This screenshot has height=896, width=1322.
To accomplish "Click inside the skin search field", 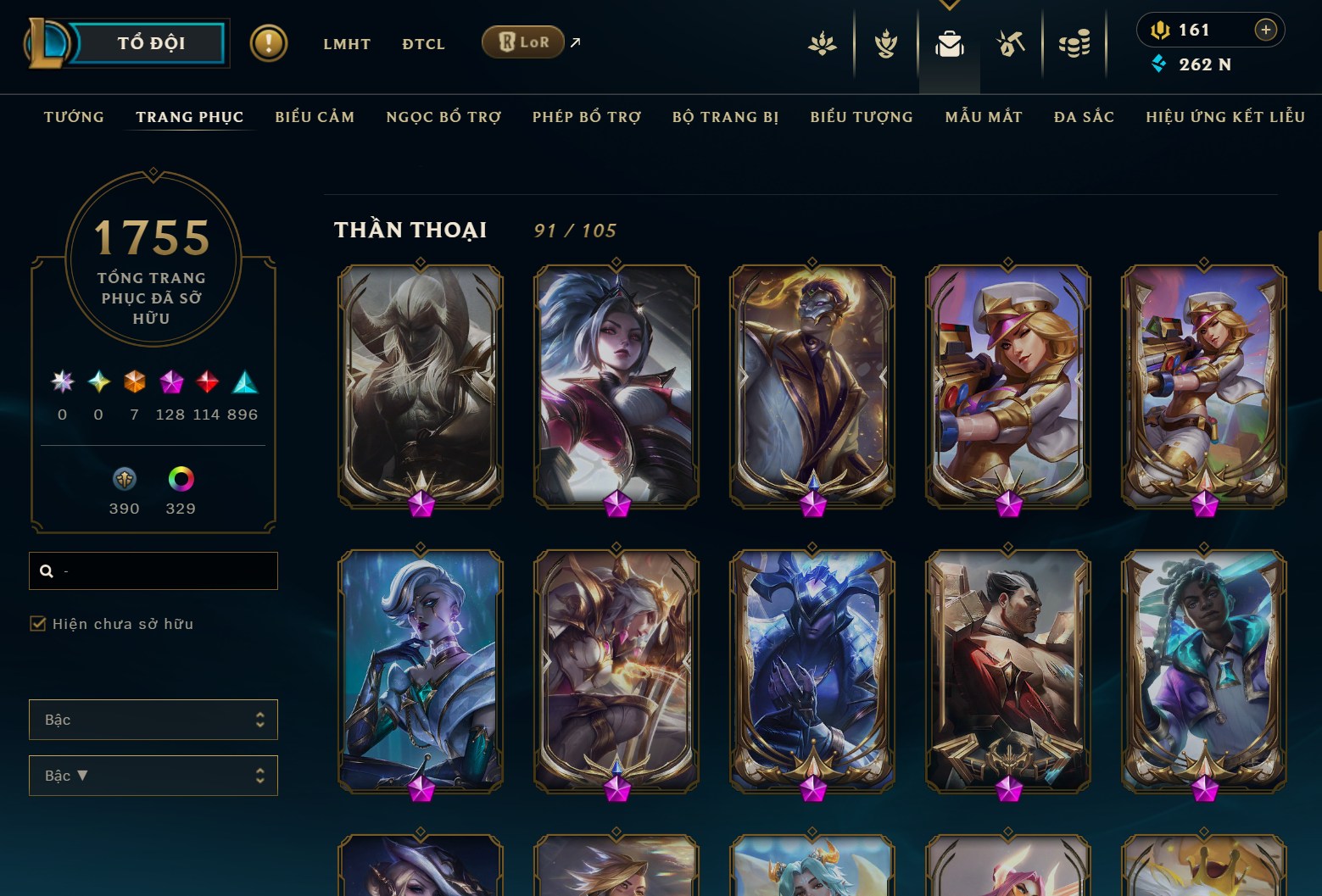I will pyautogui.click(x=153, y=570).
